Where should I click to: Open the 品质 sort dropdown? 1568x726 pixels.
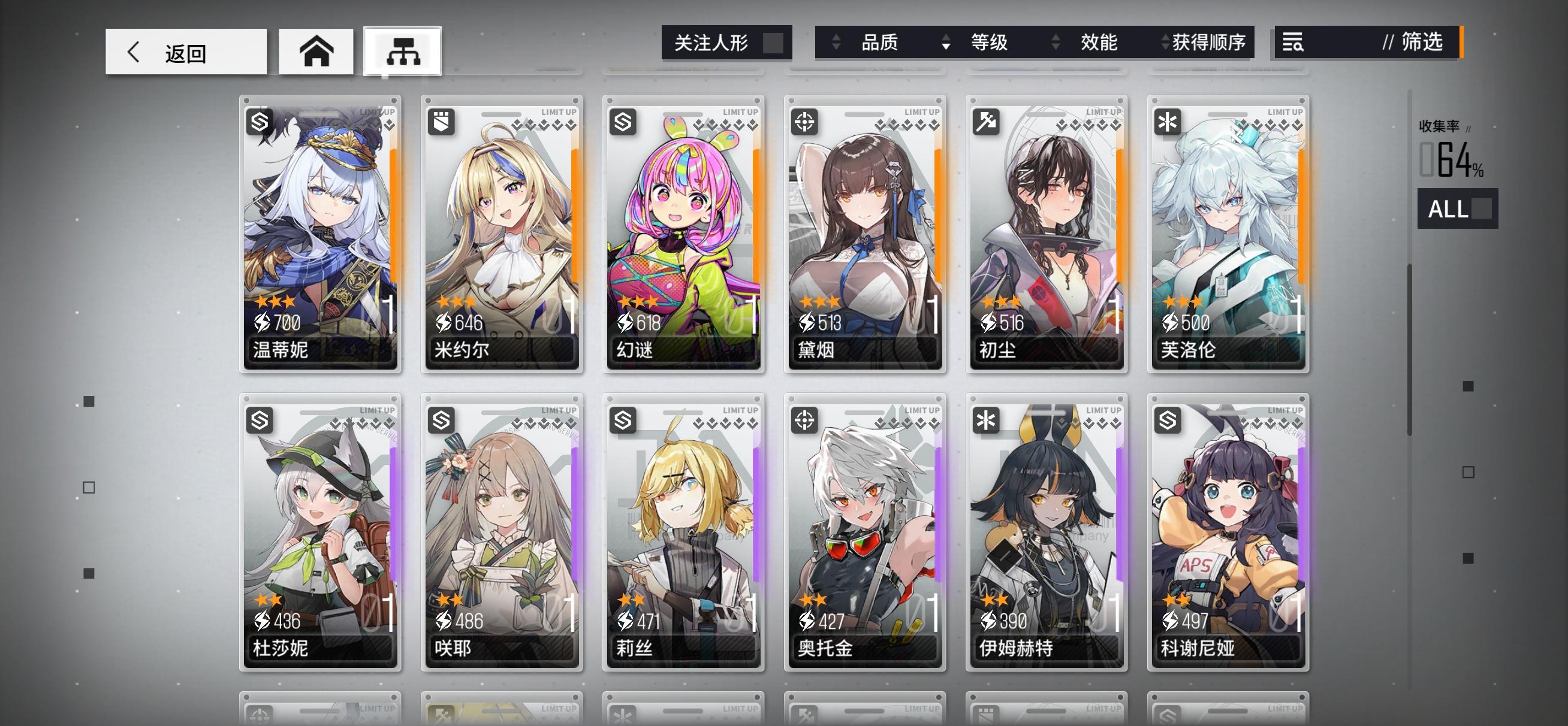pos(880,43)
